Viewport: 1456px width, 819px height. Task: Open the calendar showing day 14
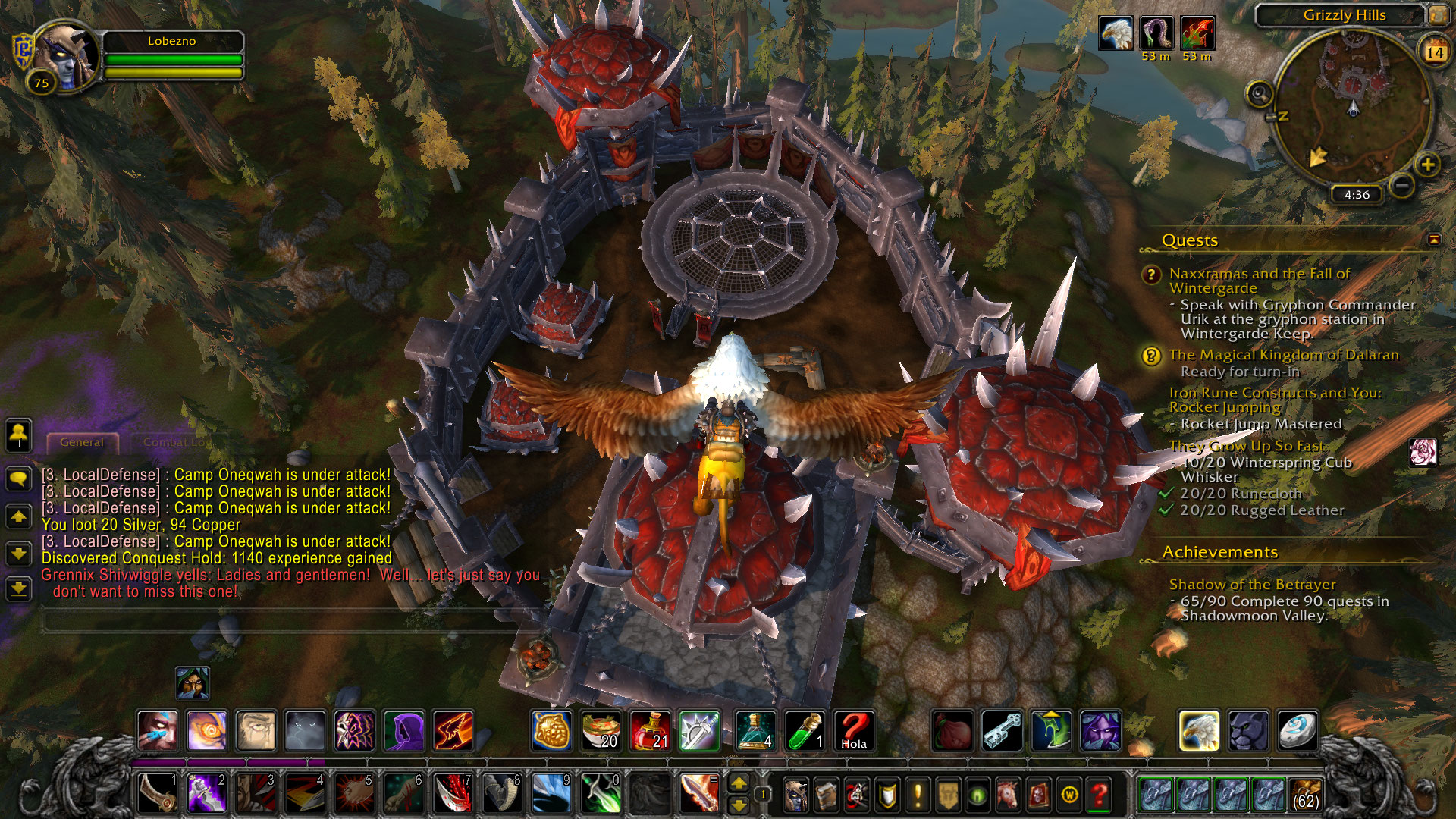tap(1434, 52)
